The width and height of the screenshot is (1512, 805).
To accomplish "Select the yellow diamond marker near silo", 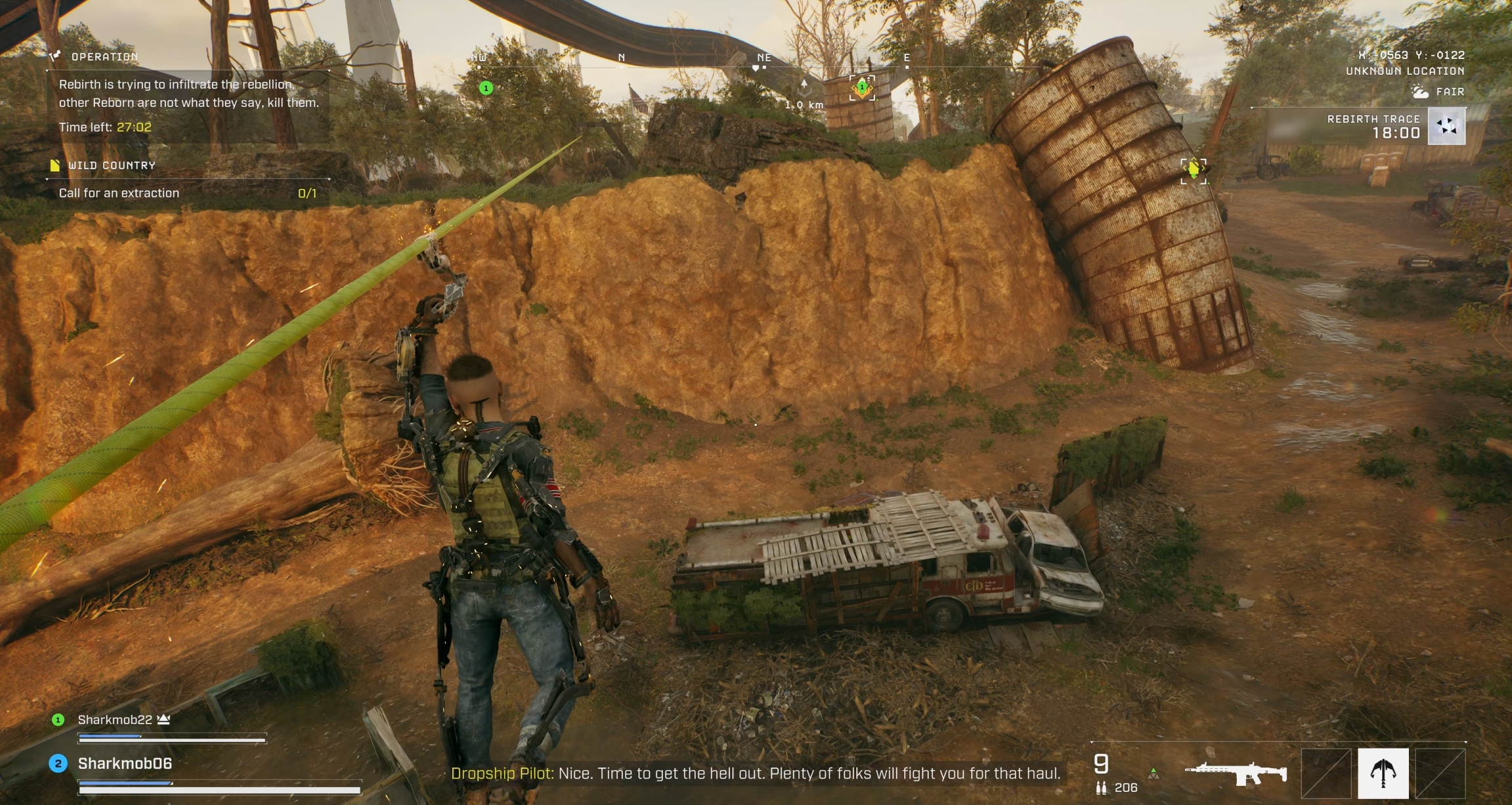I will click(x=1193, y=169).
